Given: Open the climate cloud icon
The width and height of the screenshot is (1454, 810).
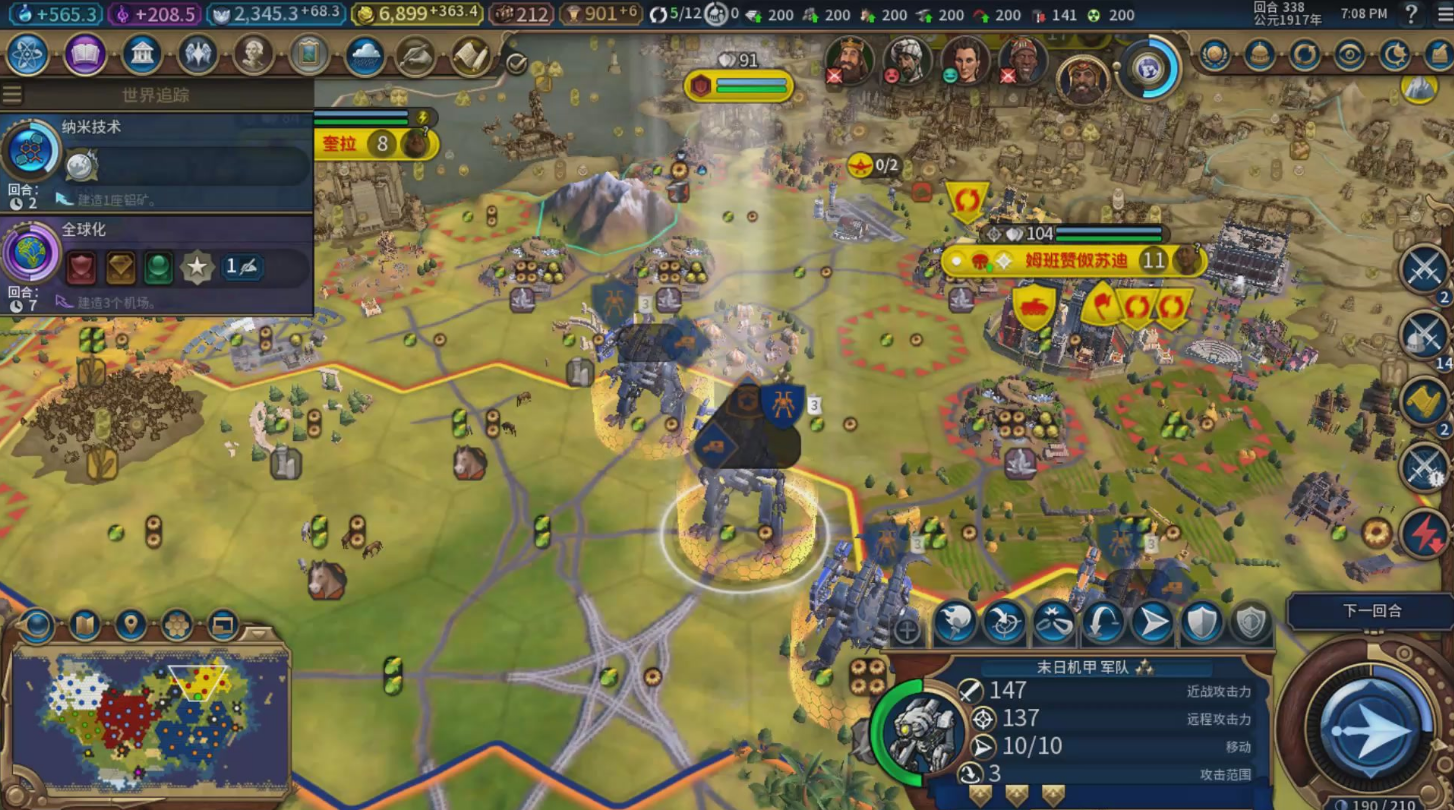Looking at the screenshot, I should (x=365, y=56).
